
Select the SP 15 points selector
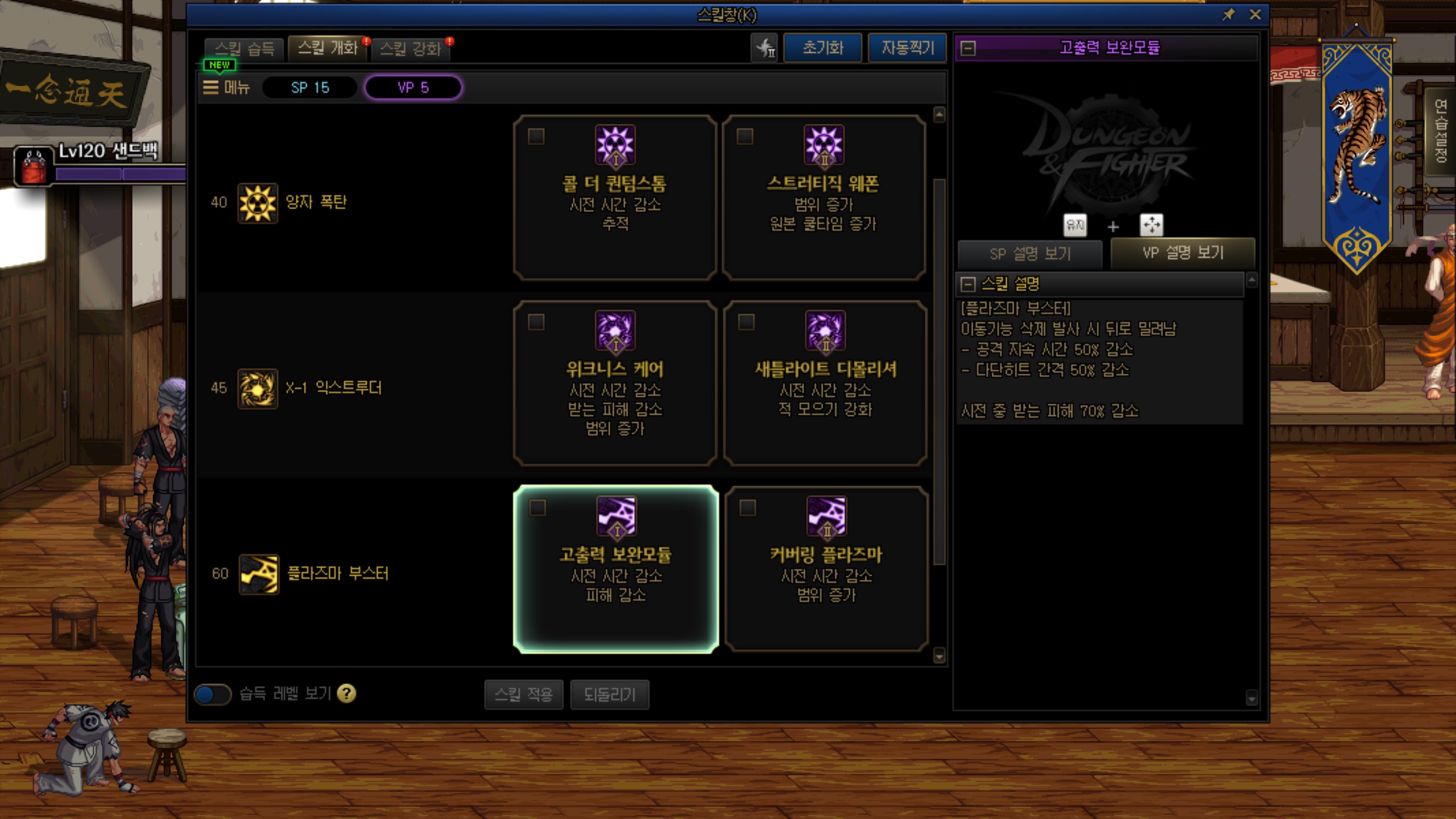tap(310, 88)
